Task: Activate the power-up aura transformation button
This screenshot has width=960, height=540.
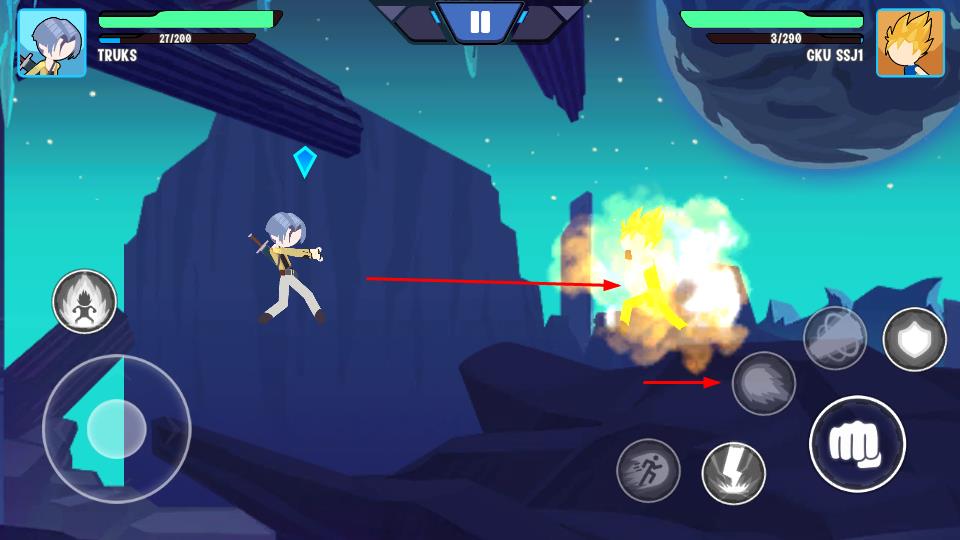Action: pos(85,301)
